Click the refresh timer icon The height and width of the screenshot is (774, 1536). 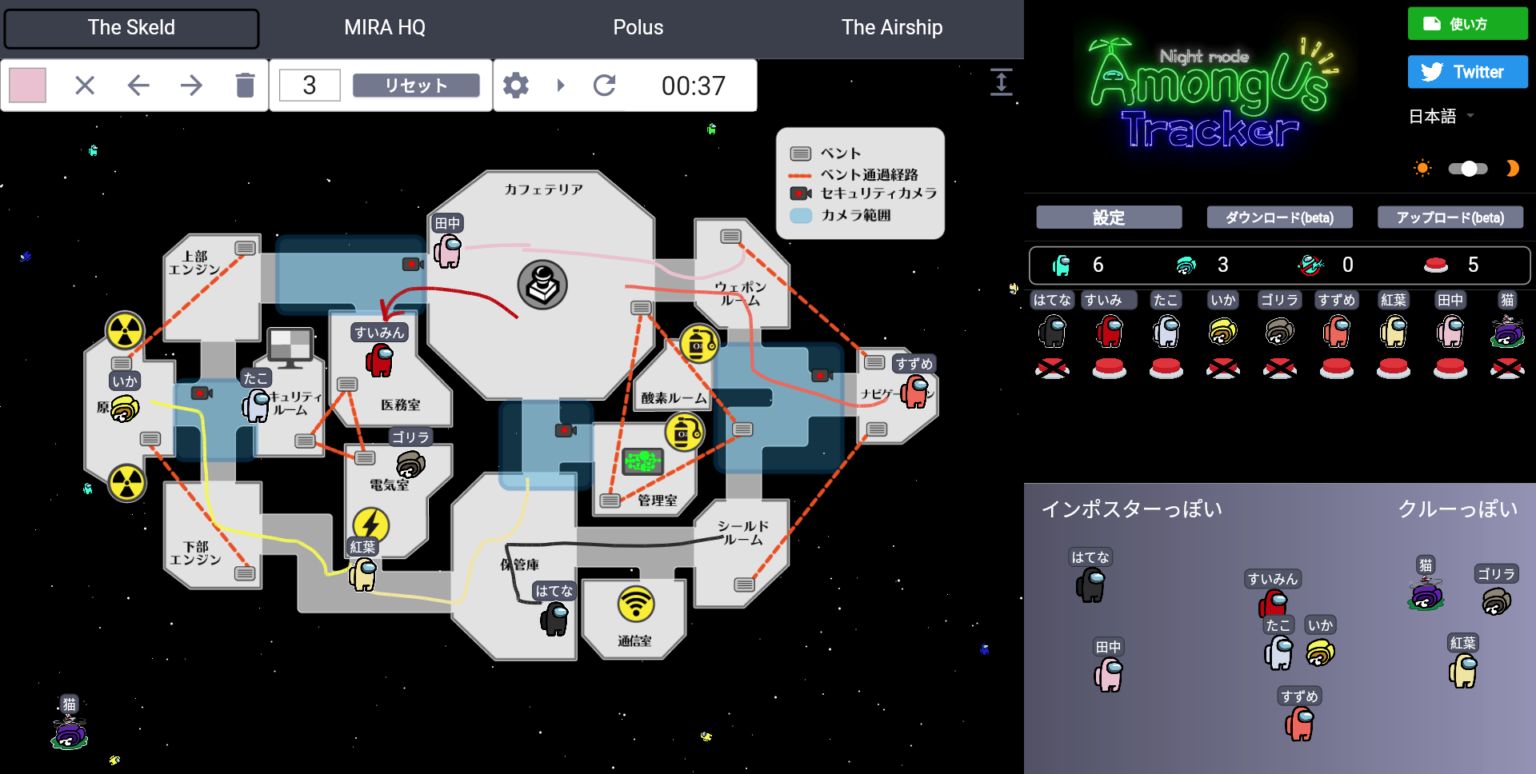[x=604, y=85]
